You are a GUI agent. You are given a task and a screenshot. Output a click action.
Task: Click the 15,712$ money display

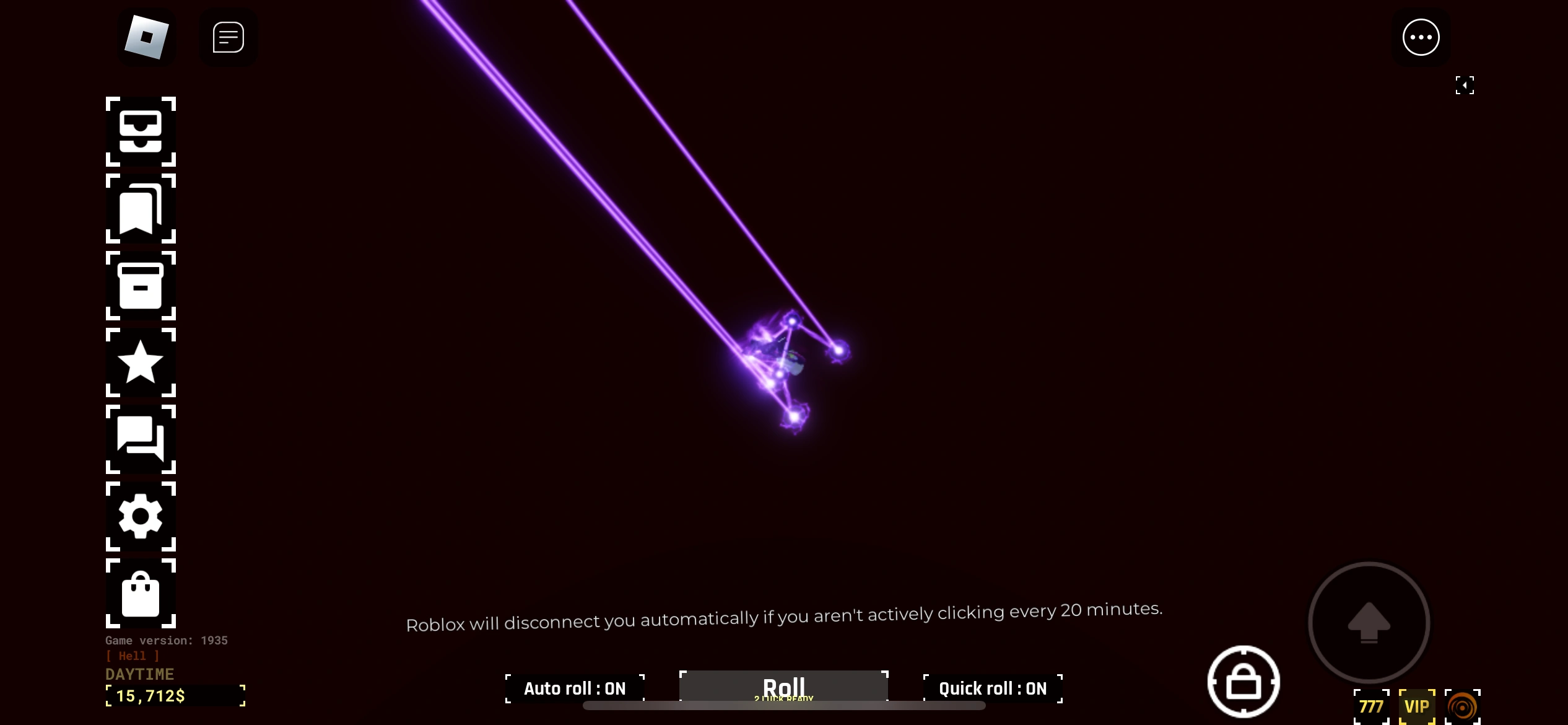[x=175, y=695]
